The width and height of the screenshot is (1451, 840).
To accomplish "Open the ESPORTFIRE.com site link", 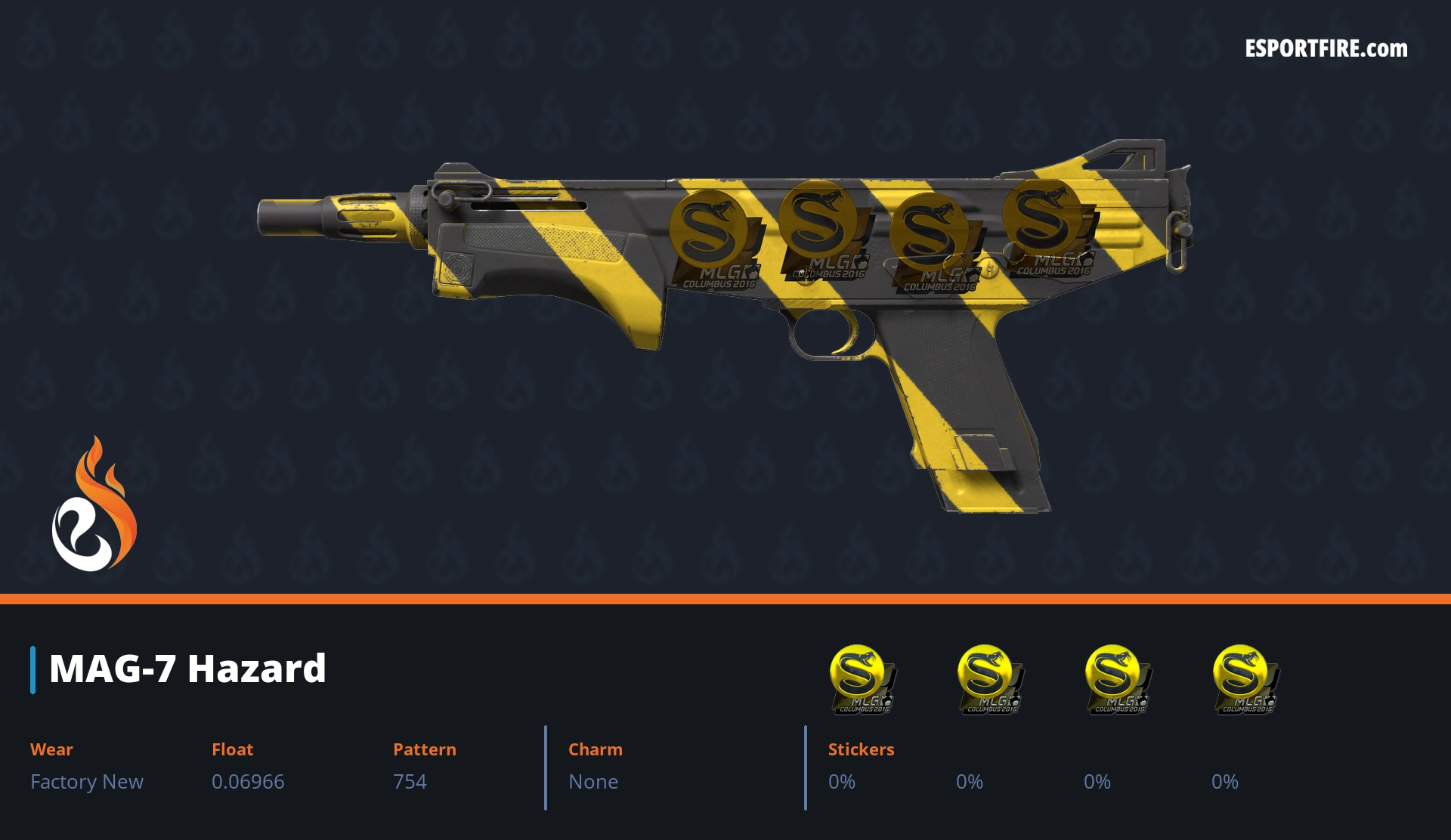I will coord(1326,49).
